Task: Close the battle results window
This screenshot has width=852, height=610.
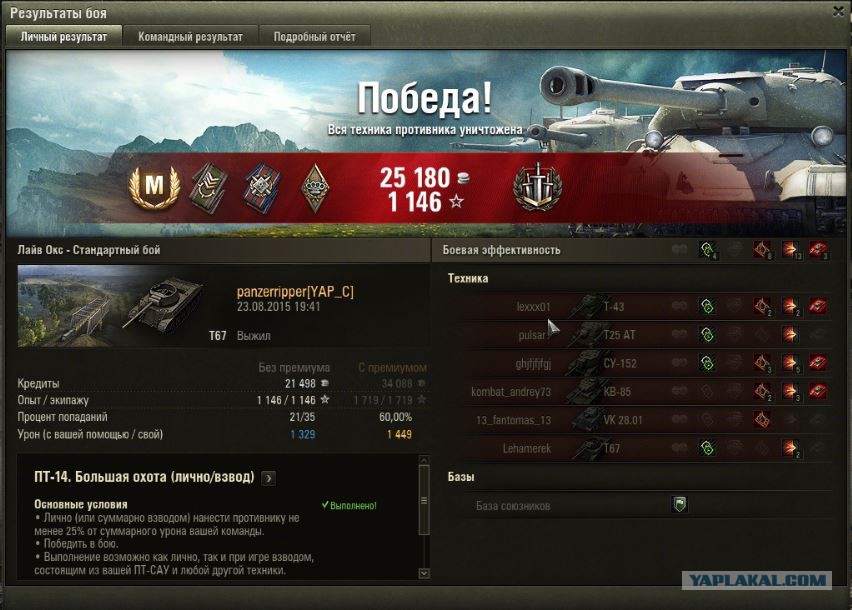Action: click(837, 11)
